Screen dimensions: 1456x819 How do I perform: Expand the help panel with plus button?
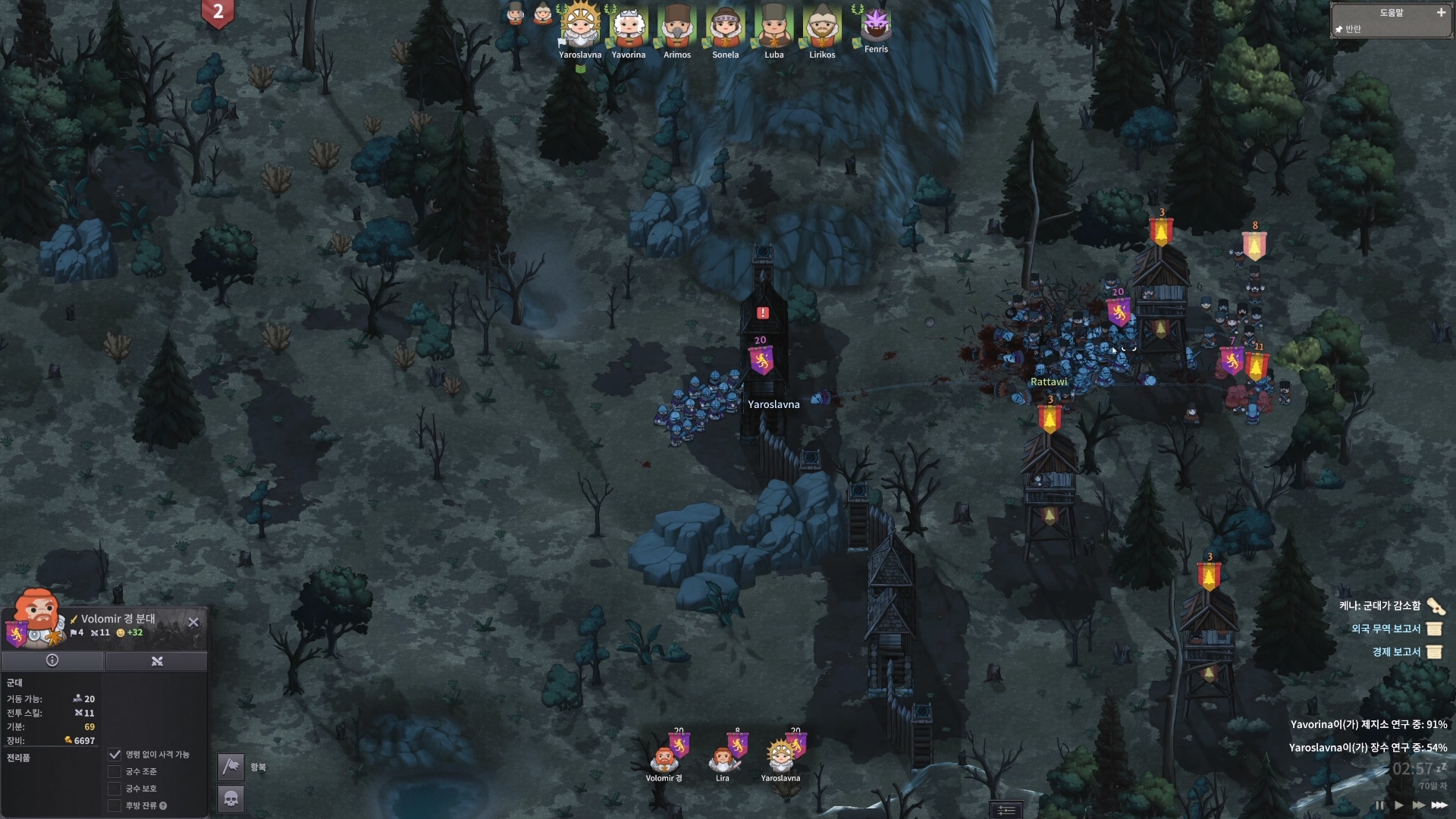pos(1441,13)
